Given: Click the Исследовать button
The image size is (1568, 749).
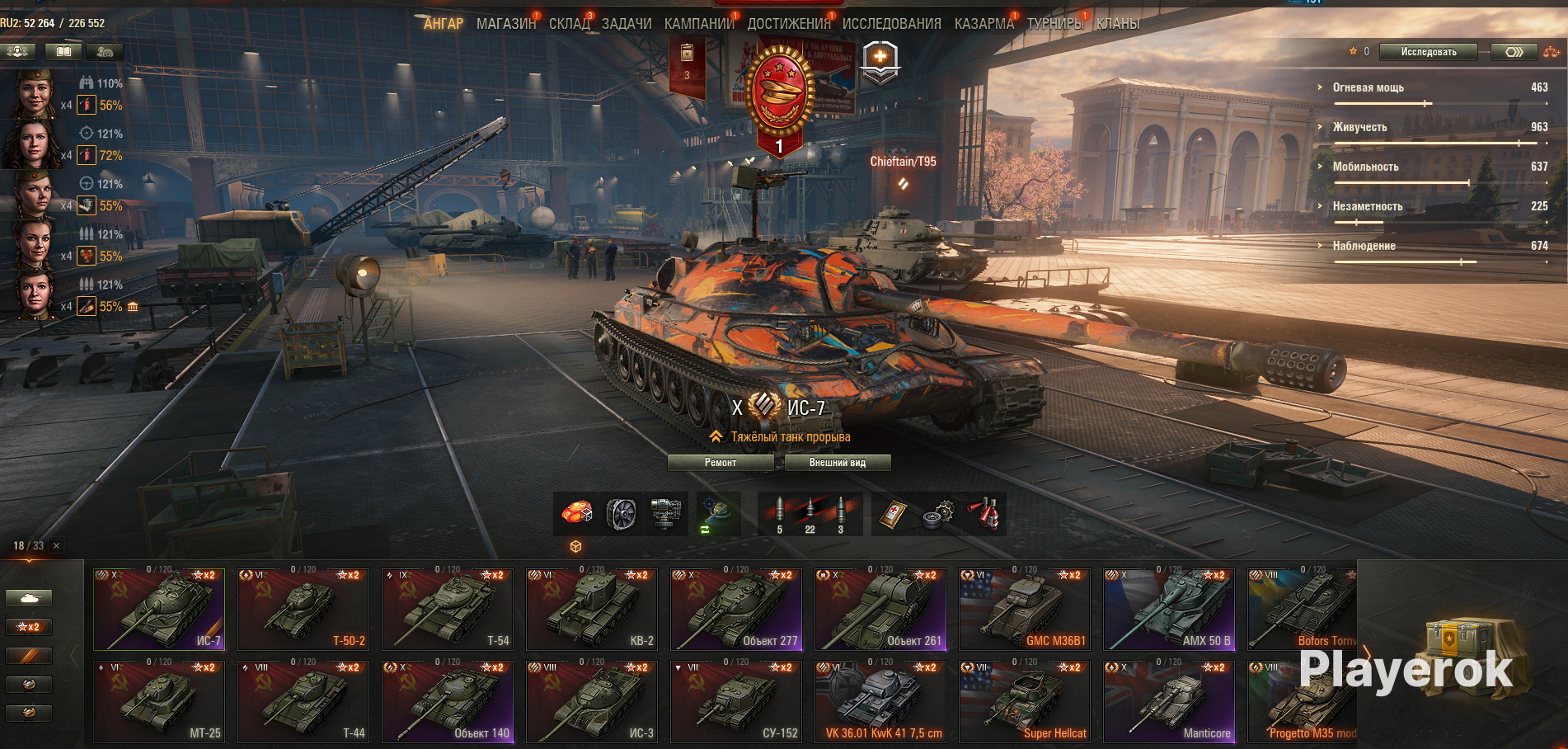Looking at the screenshot, I should click(1428, 52).
